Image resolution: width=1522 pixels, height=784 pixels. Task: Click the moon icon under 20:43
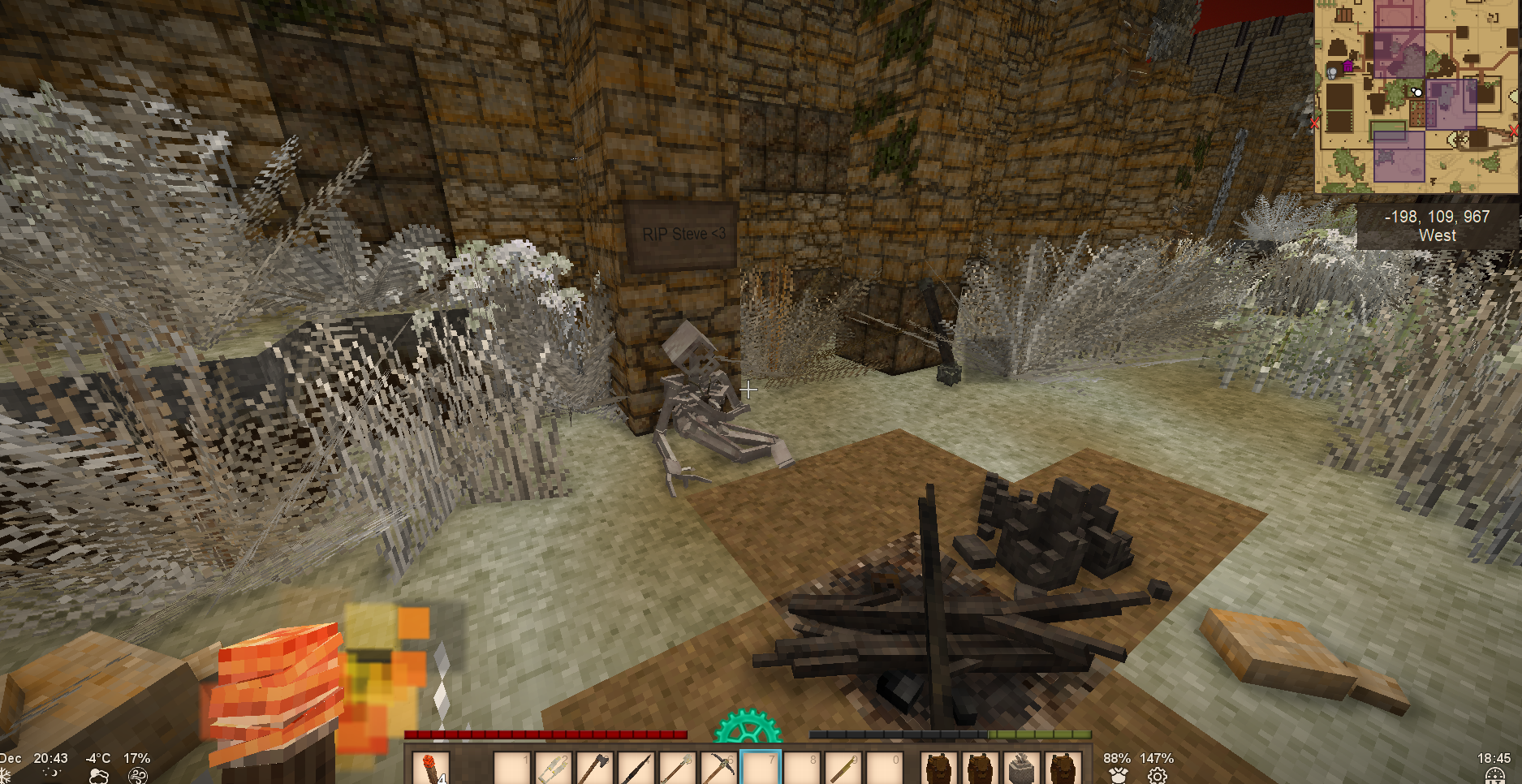(x=51, y=774)
